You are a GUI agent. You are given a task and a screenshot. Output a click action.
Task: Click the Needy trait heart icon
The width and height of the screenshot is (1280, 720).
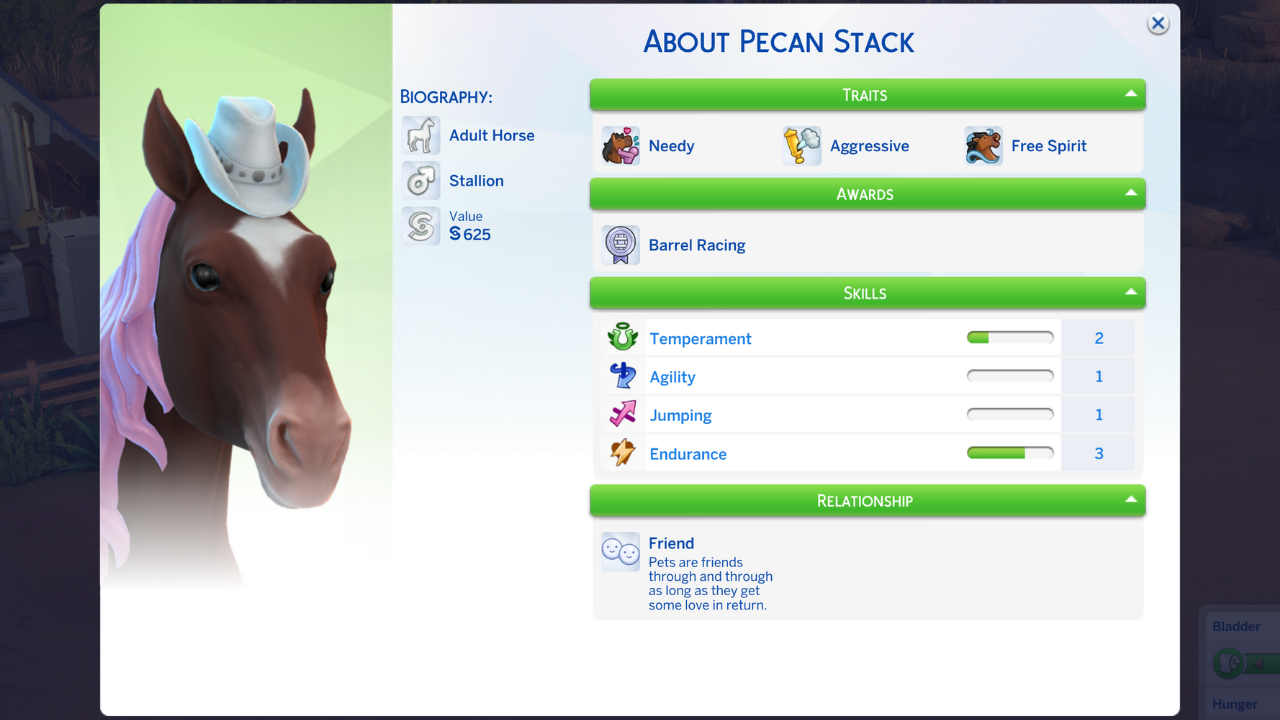coord(620,146)
